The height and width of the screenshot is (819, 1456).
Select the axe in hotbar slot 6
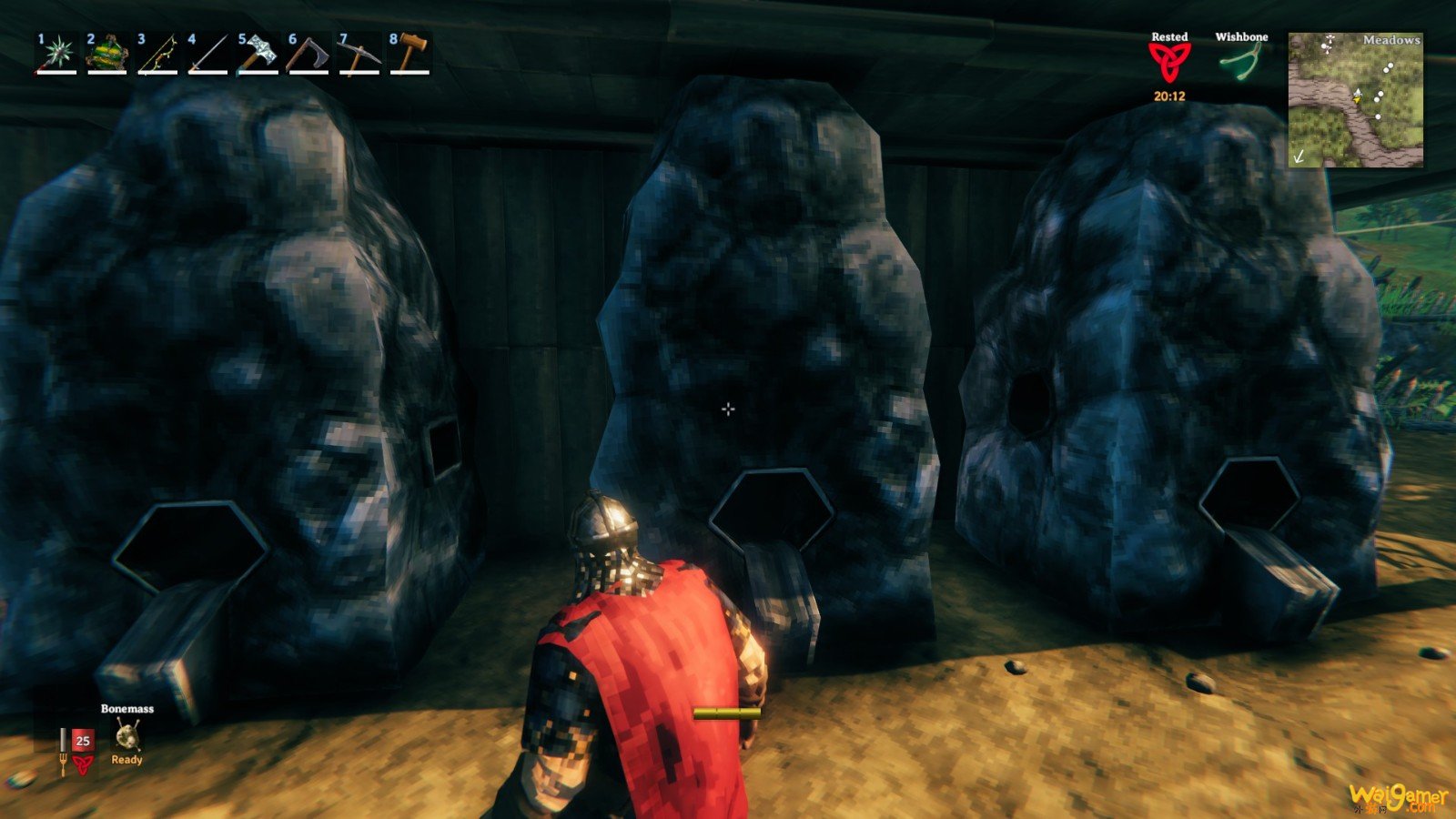pos(308,54)
